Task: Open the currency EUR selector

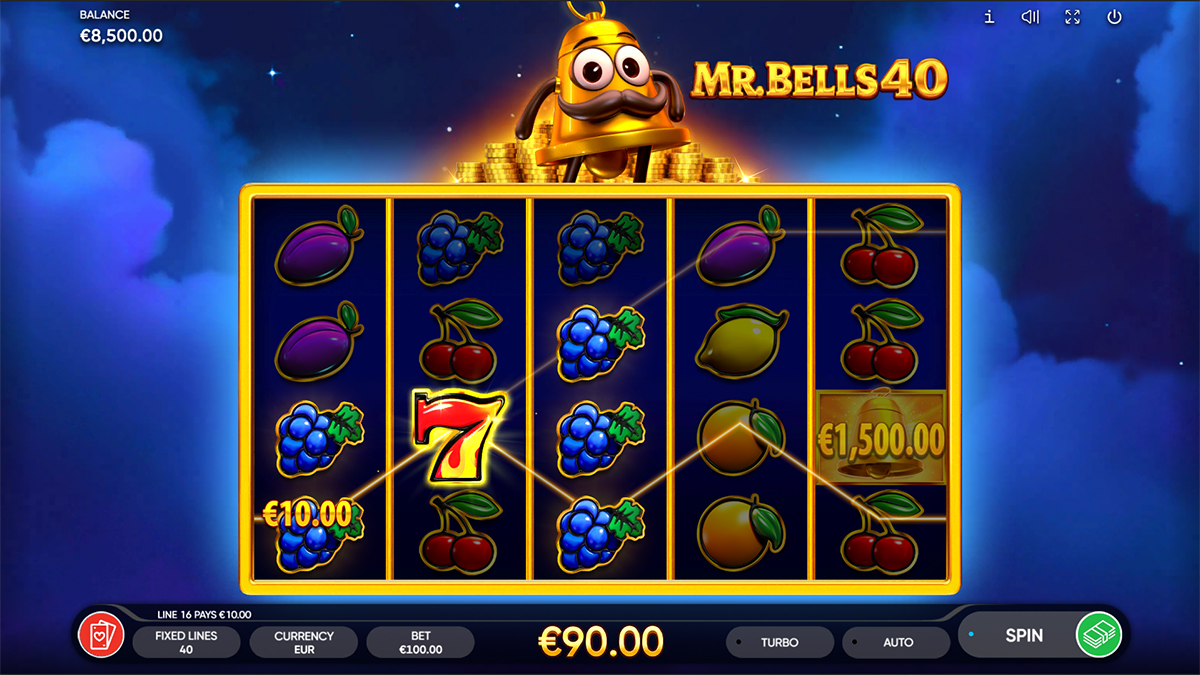Action: click(x=304, y=642)
